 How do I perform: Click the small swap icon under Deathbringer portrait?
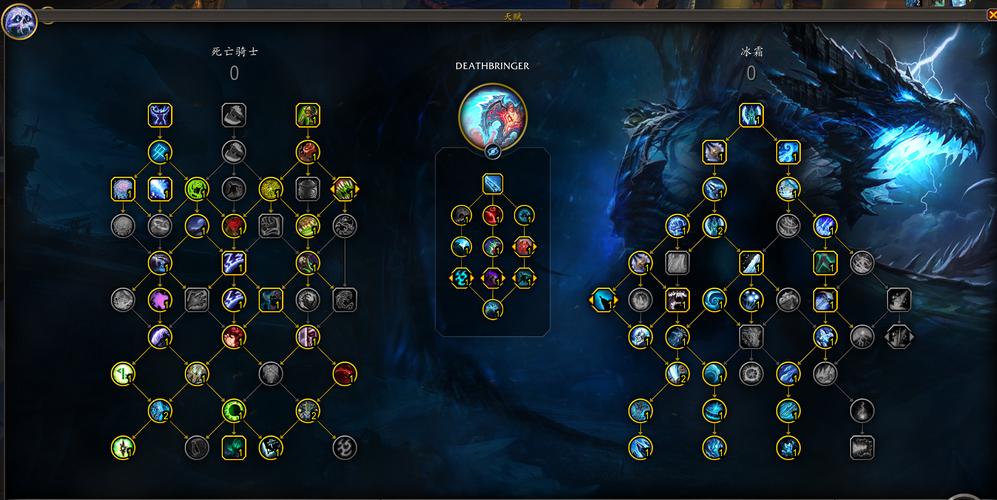pyautogui.click(x=492, y=151)
